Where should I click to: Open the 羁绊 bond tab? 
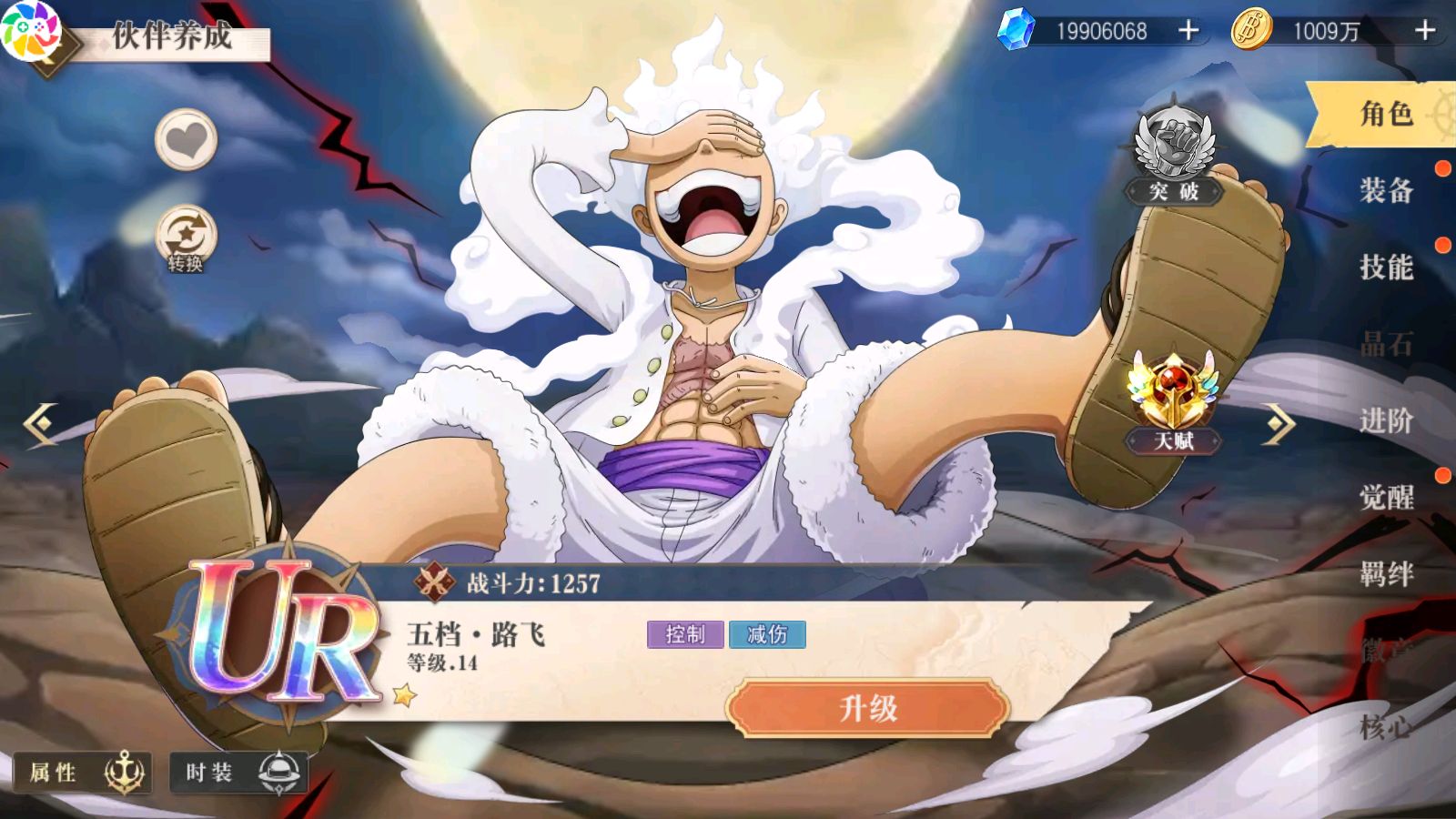[1385, 573]
